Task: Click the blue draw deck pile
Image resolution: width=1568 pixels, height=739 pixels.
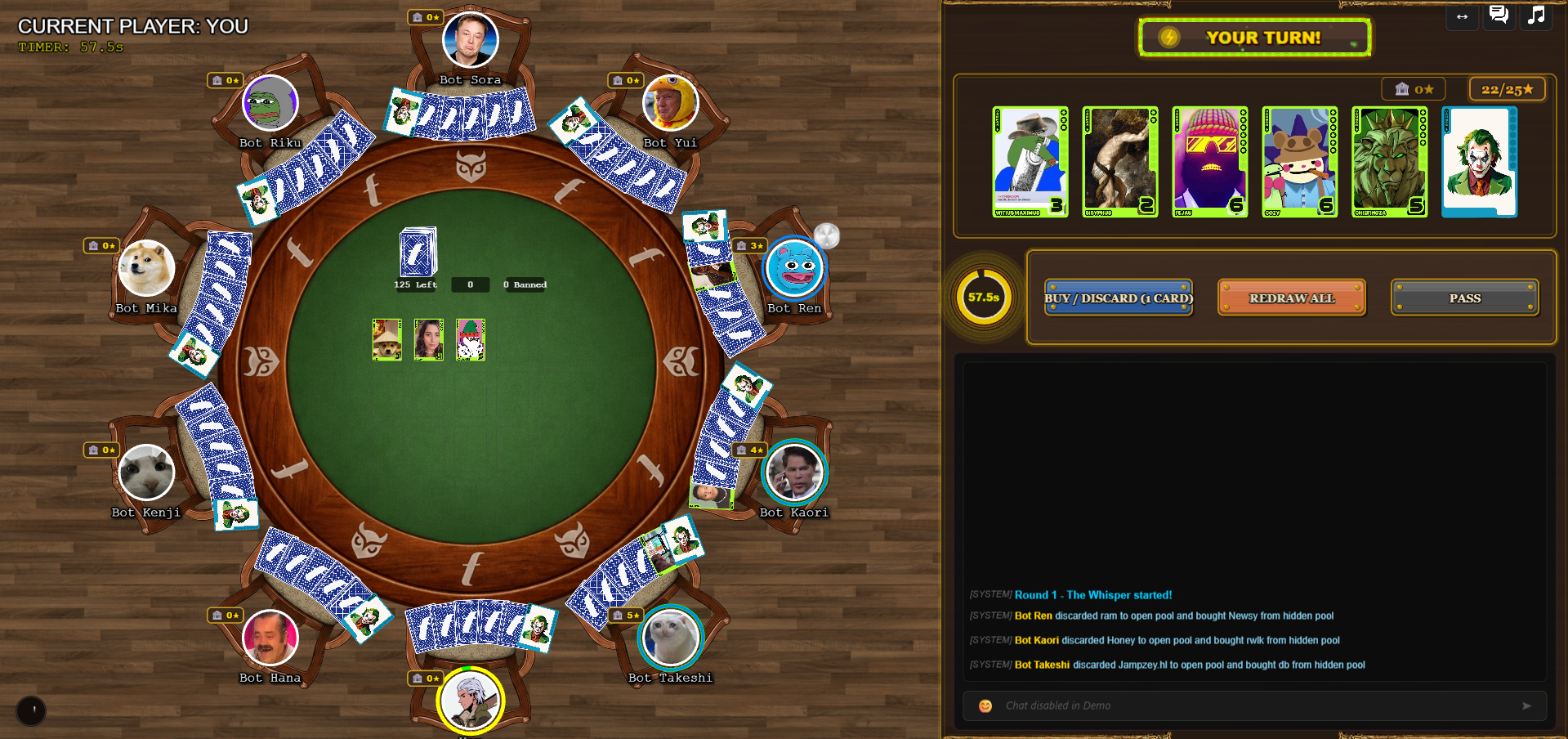Action: pyautogui.click(x=418, y=253)
